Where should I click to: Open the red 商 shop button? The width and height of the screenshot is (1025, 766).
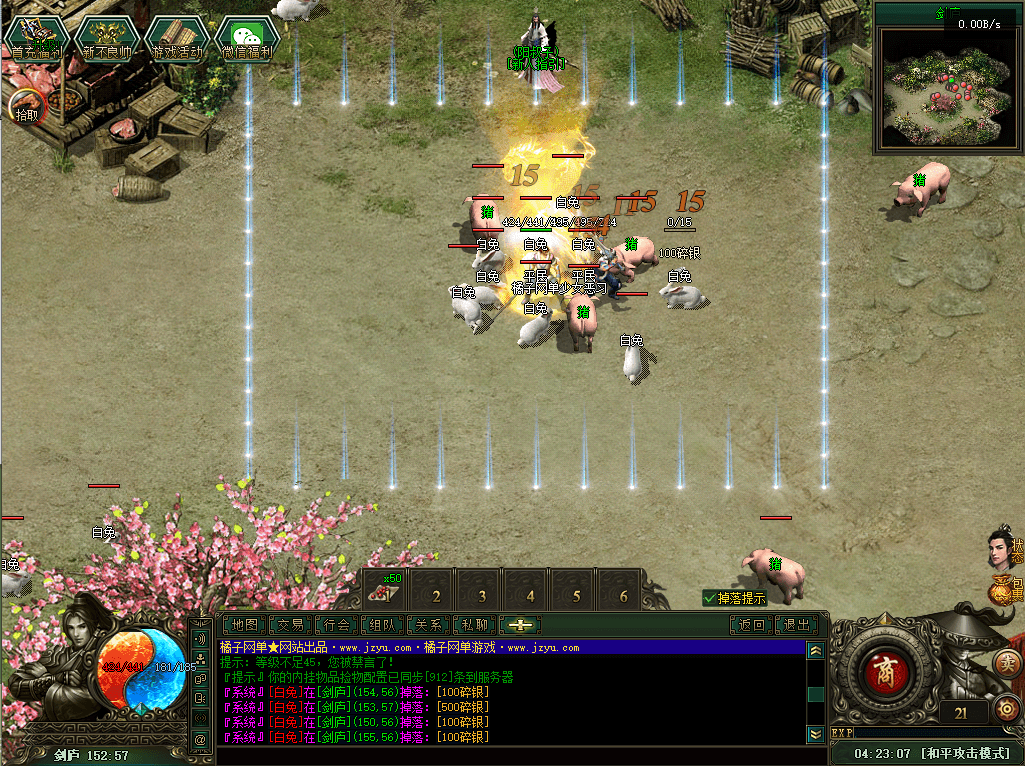pyautogui.click(x=883, y=668)
